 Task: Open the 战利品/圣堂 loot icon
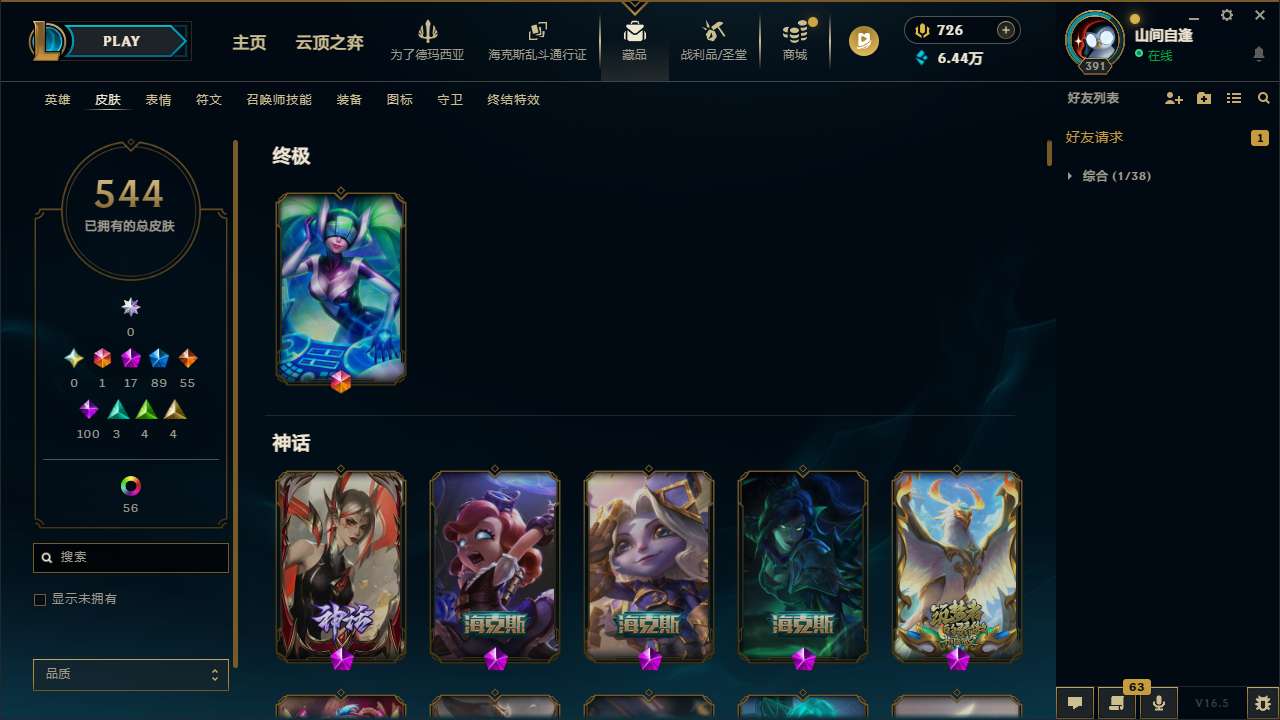coord(713,41)
